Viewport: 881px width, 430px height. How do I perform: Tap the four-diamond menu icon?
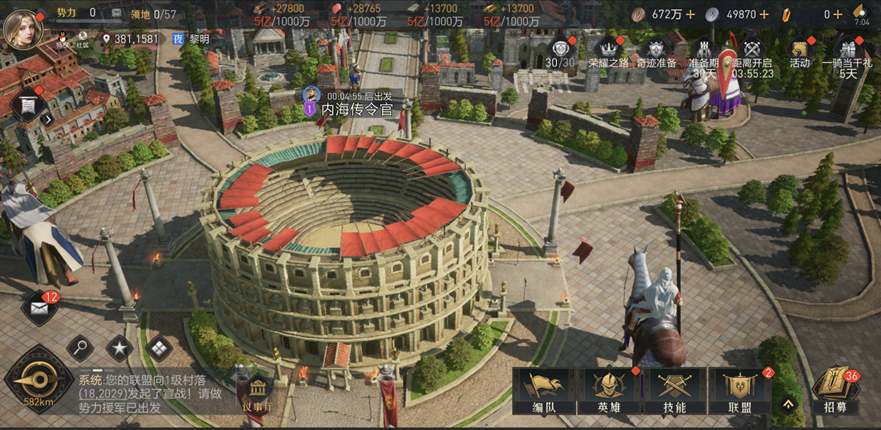tap(159, 348)
